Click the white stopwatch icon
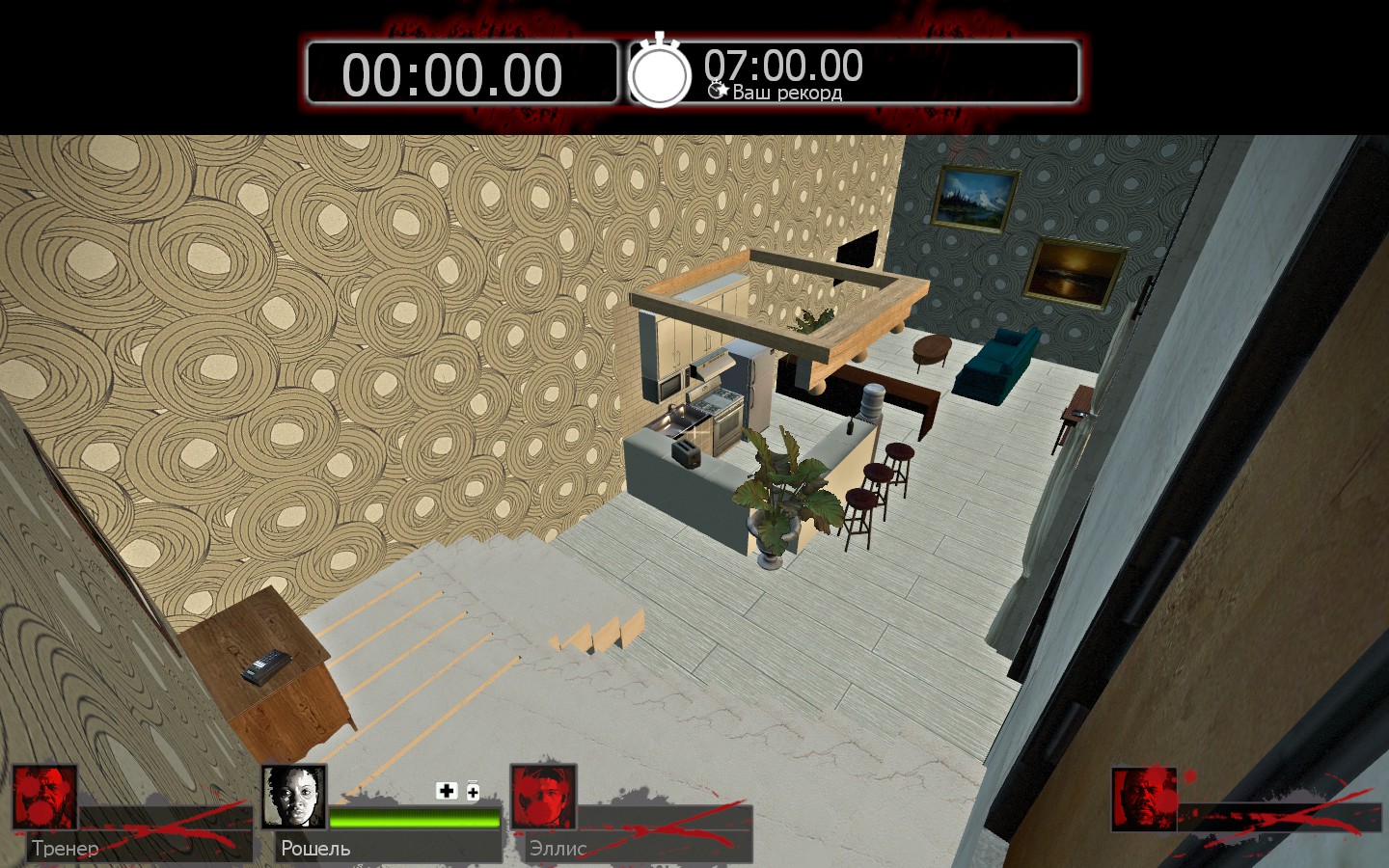This screenshot has width=1389, height=868. click(660, 71)
